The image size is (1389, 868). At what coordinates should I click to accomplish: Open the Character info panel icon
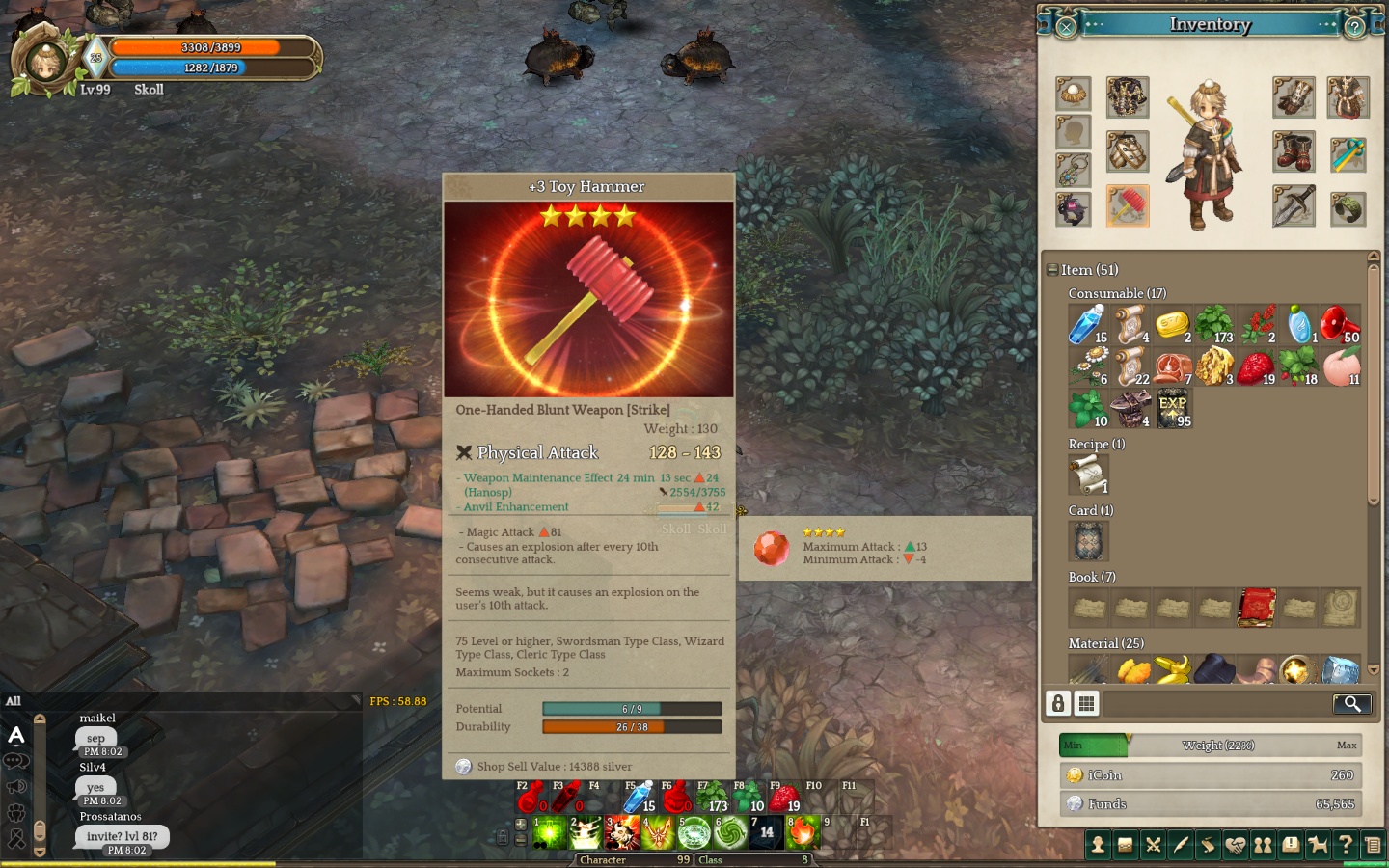(1097, 845)
